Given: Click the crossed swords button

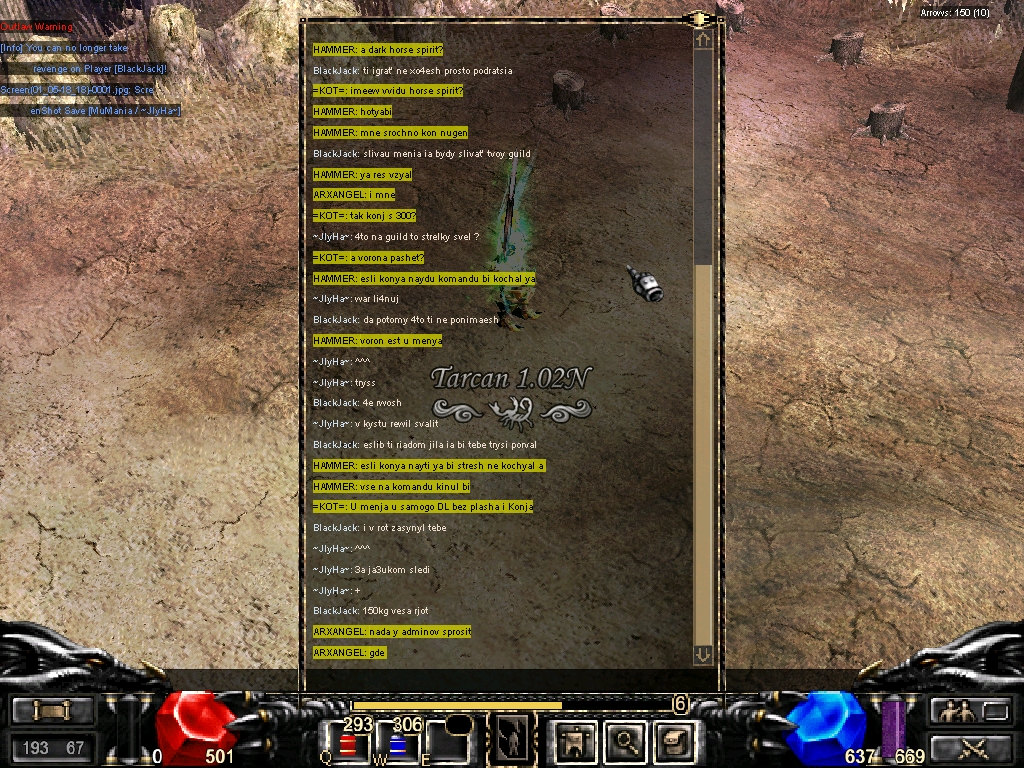Looking at the screenshot, I should [x=972, y=746].
